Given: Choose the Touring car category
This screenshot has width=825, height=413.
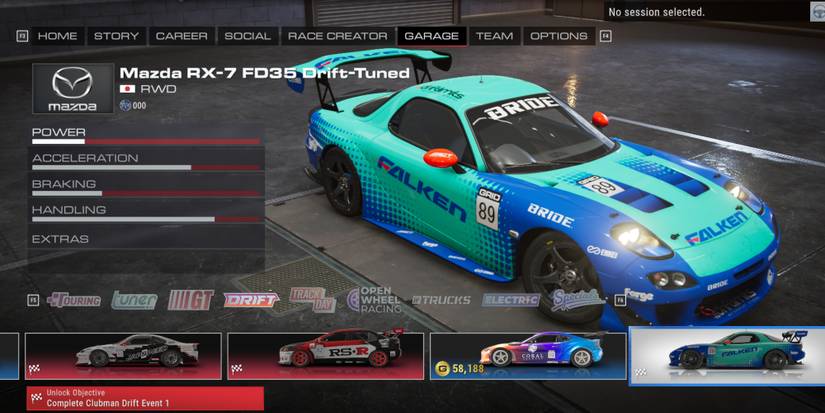Looking at the screenshot, I should [x=73, y=299].
